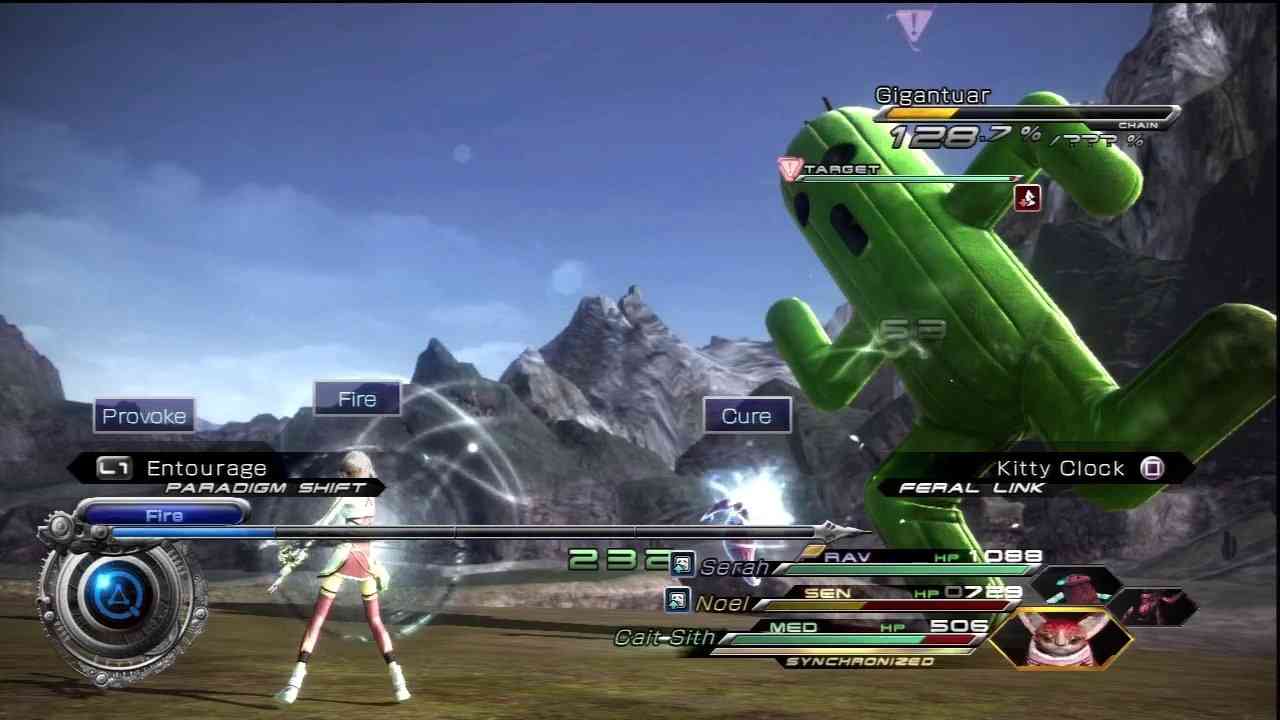Viewport: 1280px width, 720px height.
Task: Click the Provoke command label
Action: tap(144, 416)
